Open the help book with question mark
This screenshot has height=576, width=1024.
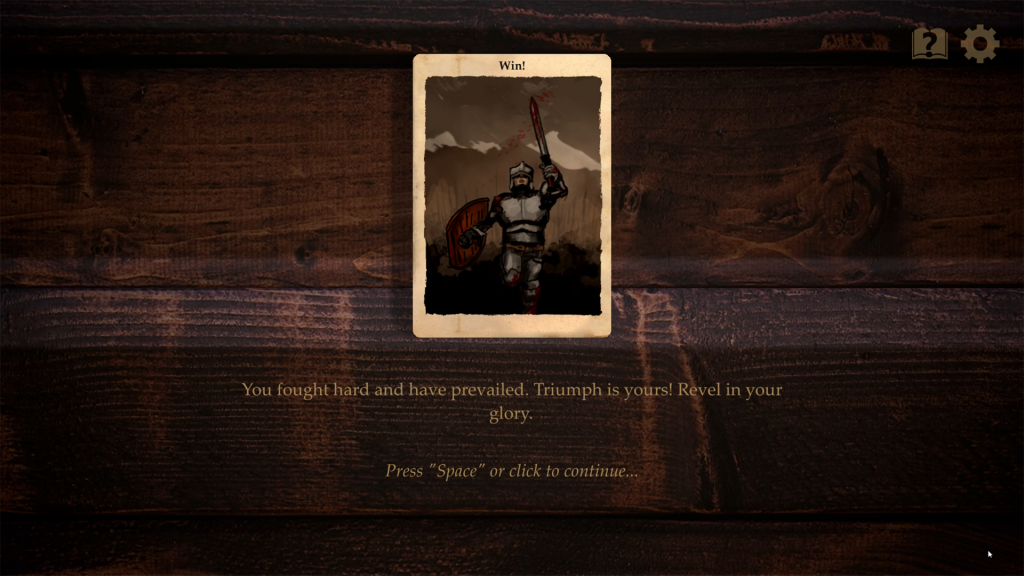pos(929,44)
